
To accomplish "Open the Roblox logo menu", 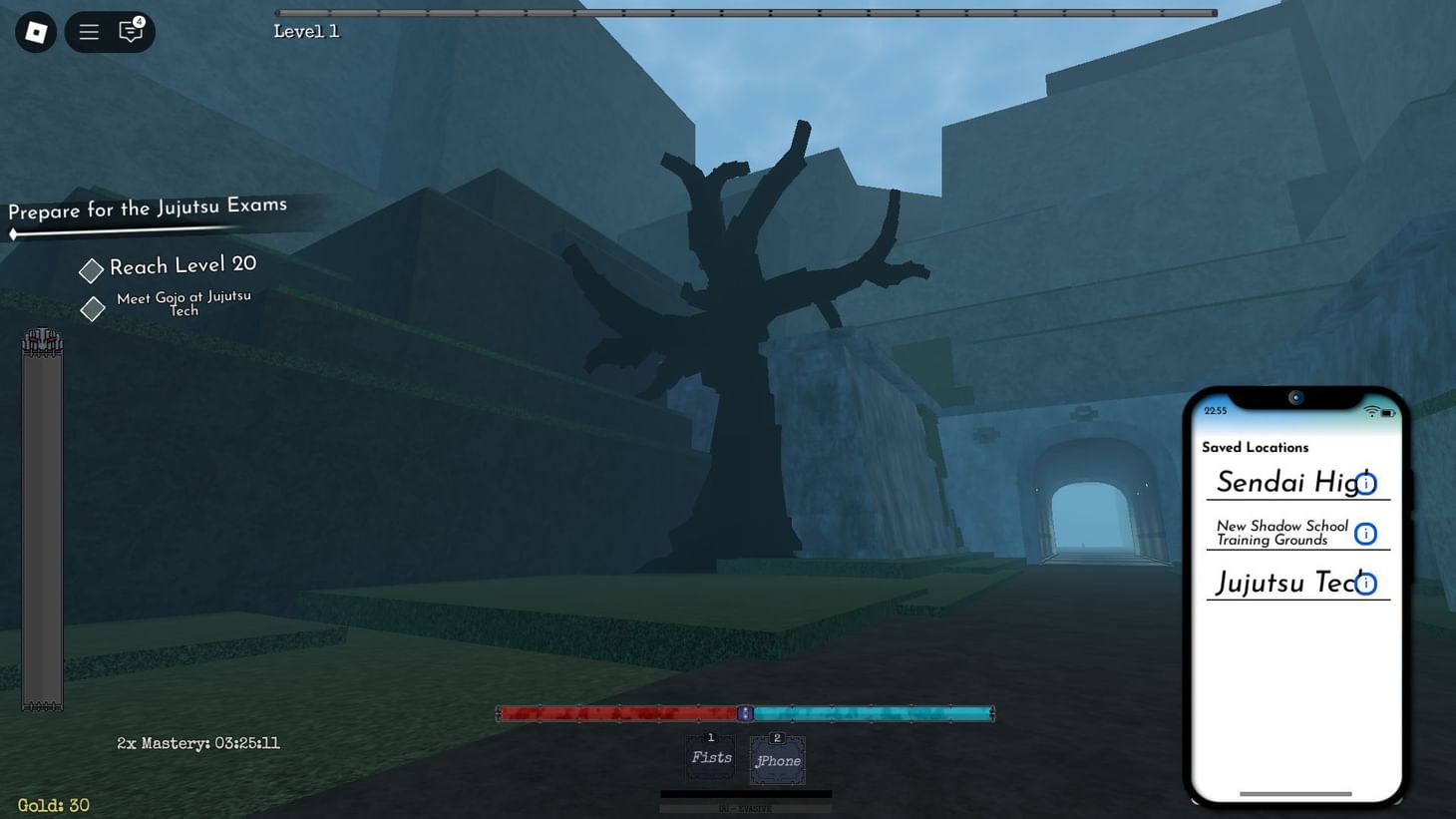I will click(34, 31).
